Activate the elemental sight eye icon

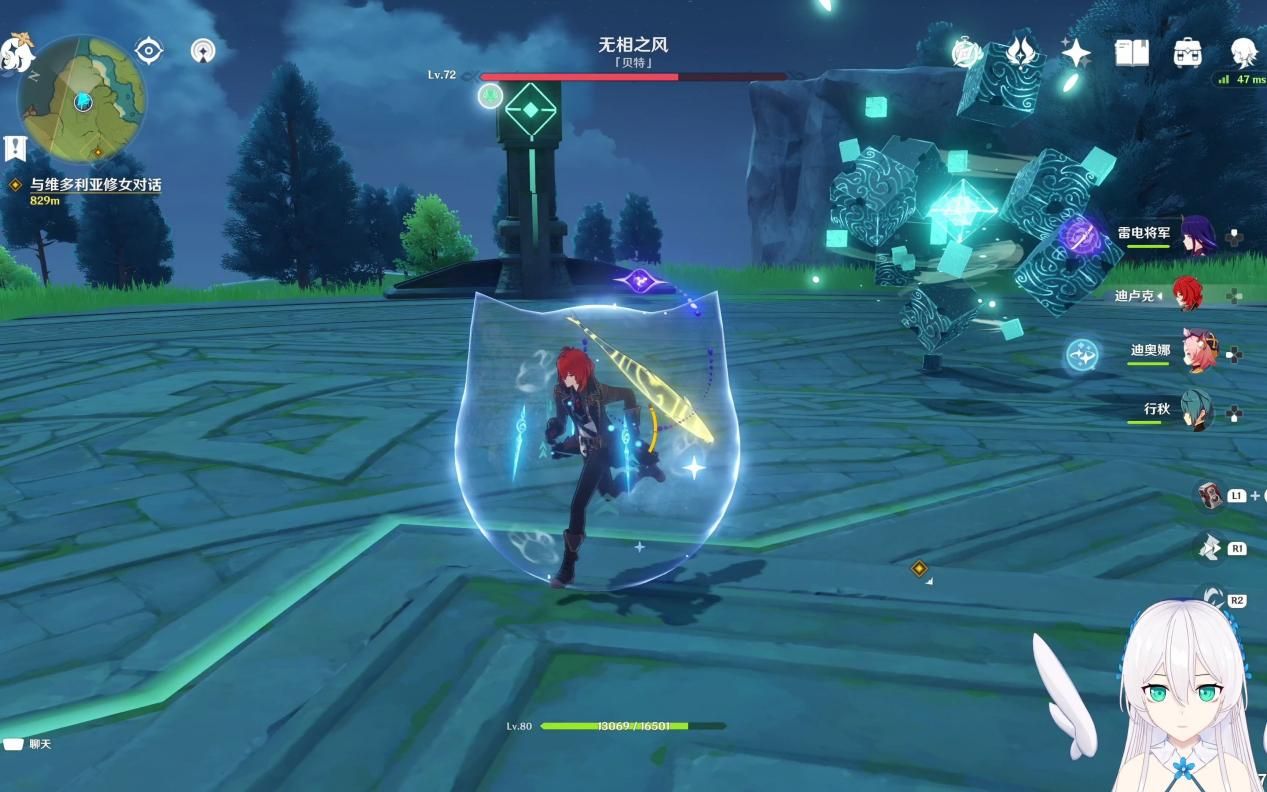pos(149,50)
